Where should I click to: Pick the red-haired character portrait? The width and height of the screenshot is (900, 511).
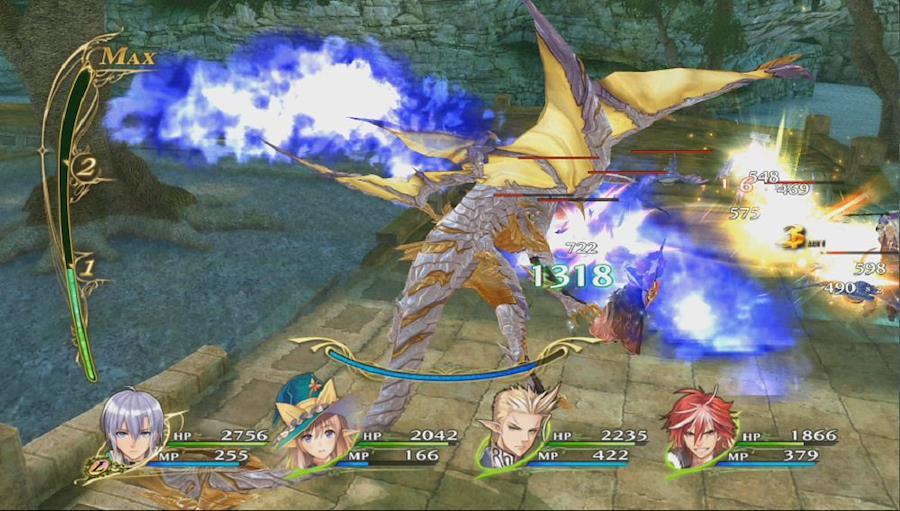pos(699,430)
